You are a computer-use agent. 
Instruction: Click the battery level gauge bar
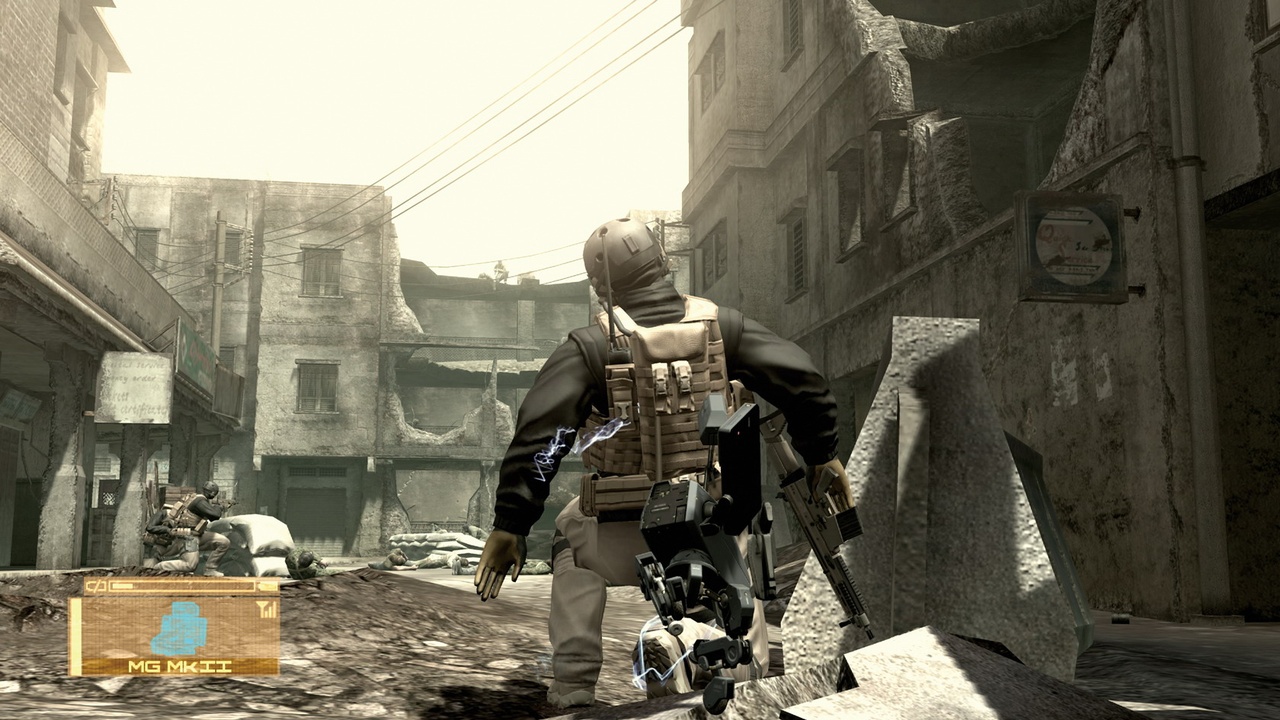coord(185,585)
